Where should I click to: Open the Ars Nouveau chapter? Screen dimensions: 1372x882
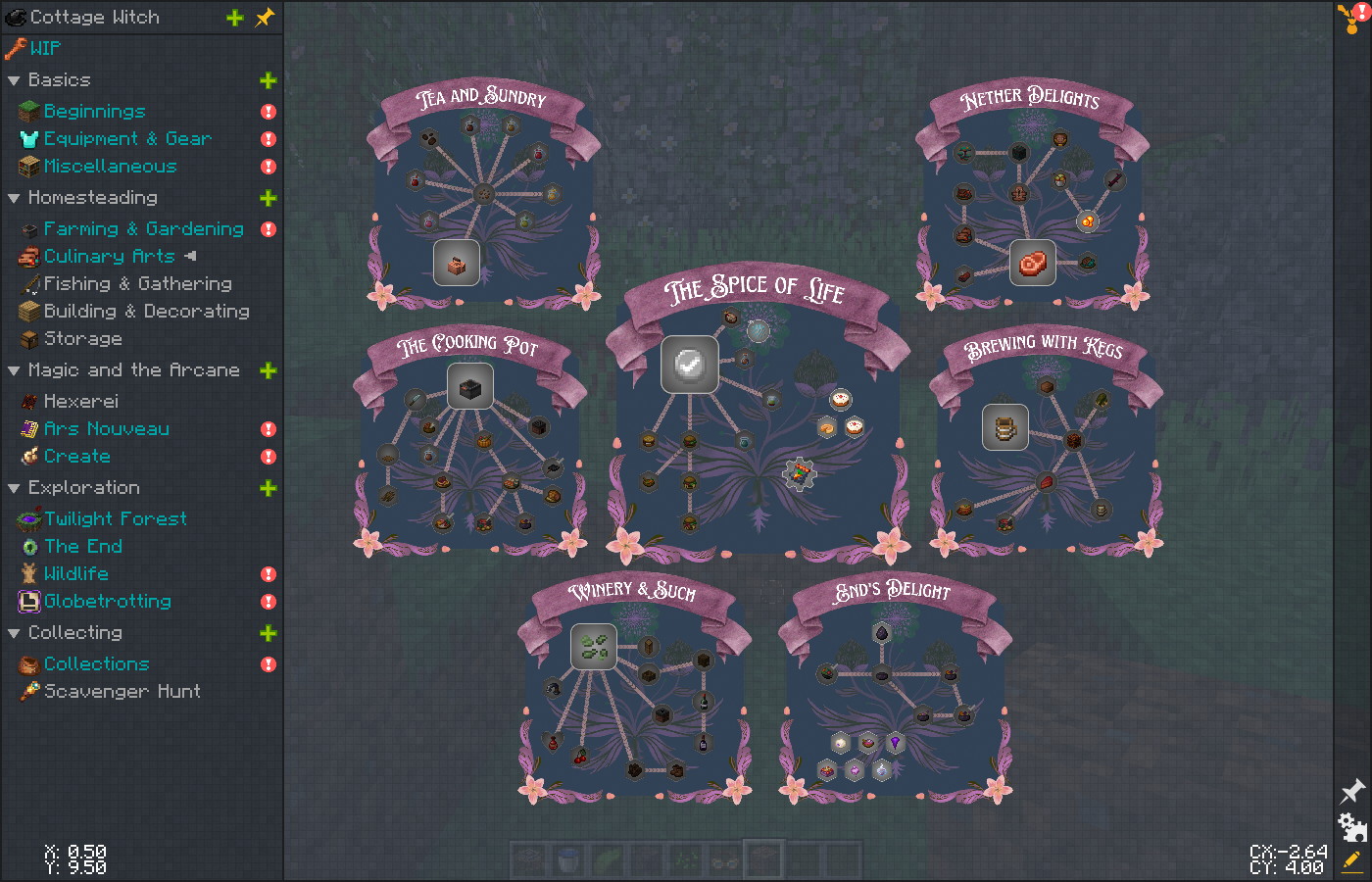[x=28, y=428]
